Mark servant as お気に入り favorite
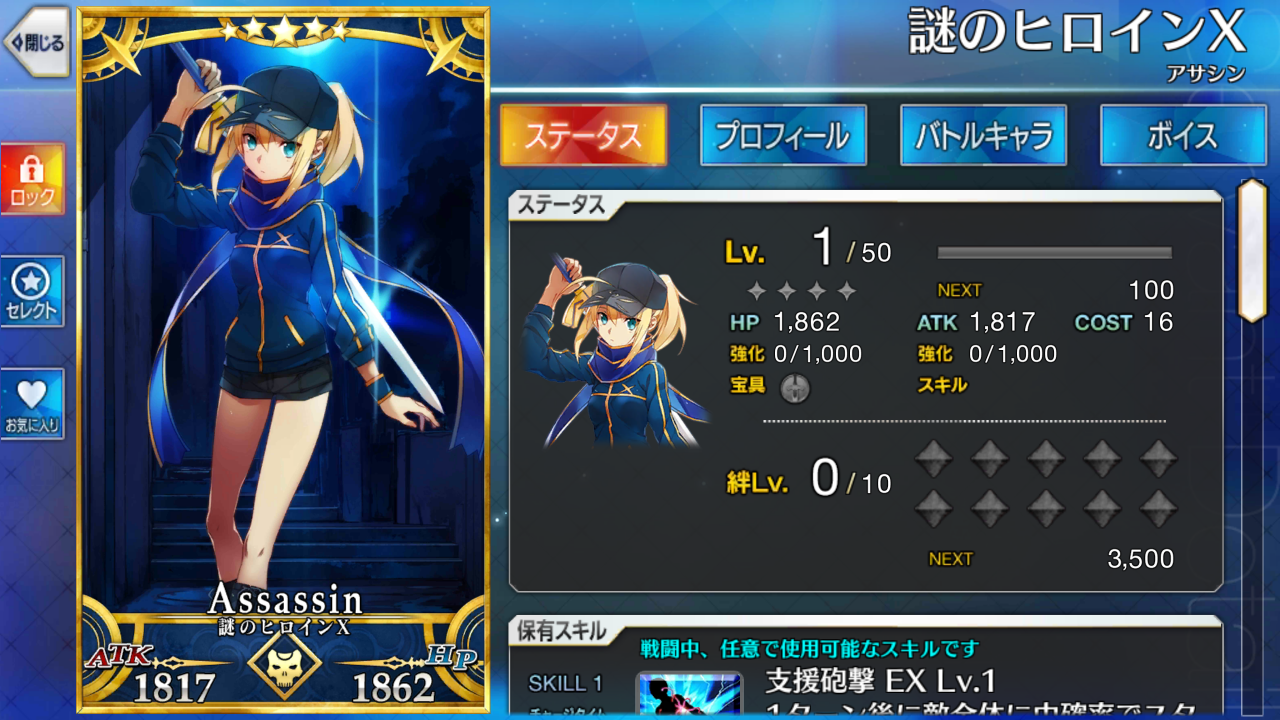 [x=32, y=404]
